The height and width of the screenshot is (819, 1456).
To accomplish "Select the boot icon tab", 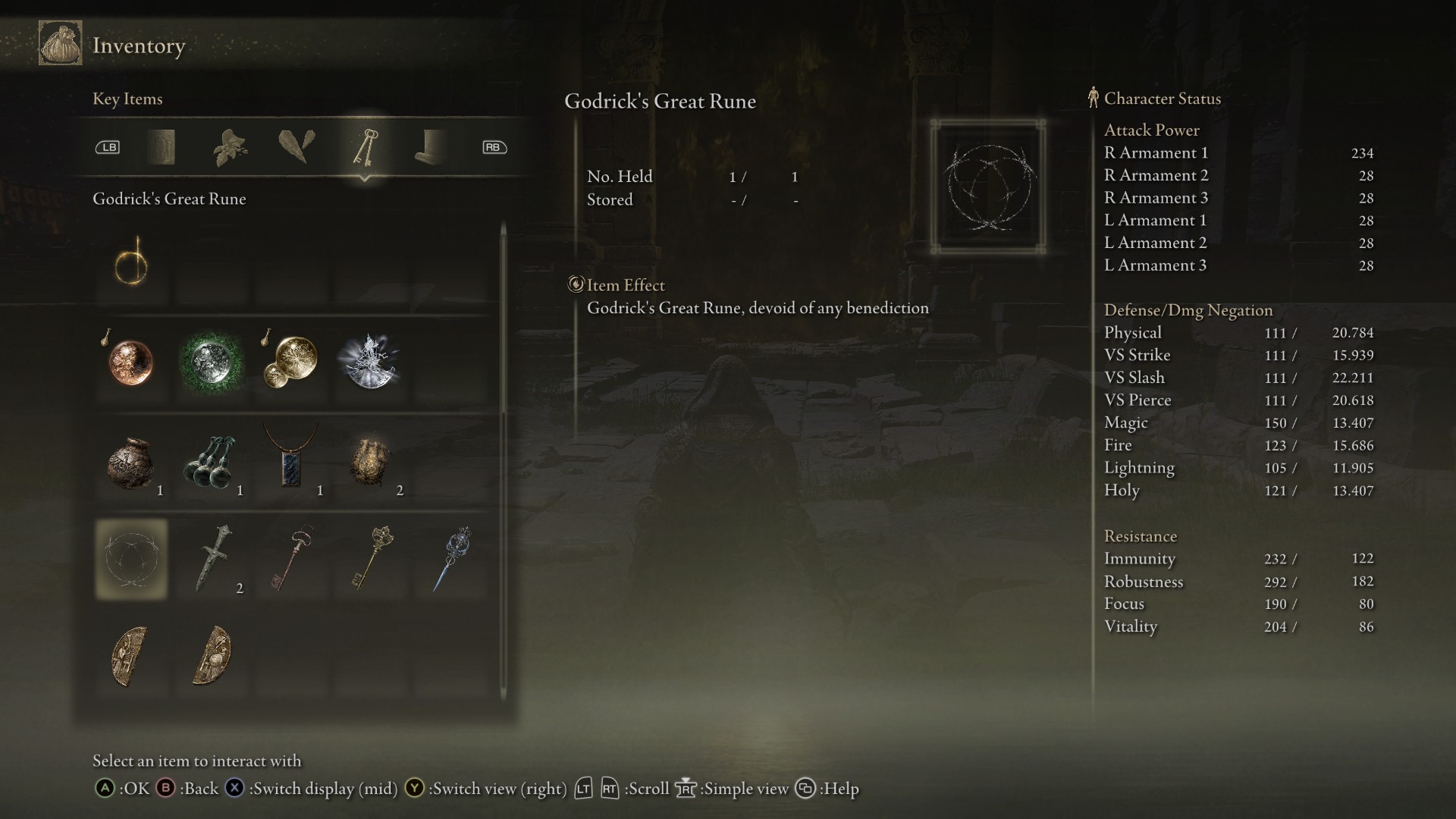I will click(x=431, y=147).
